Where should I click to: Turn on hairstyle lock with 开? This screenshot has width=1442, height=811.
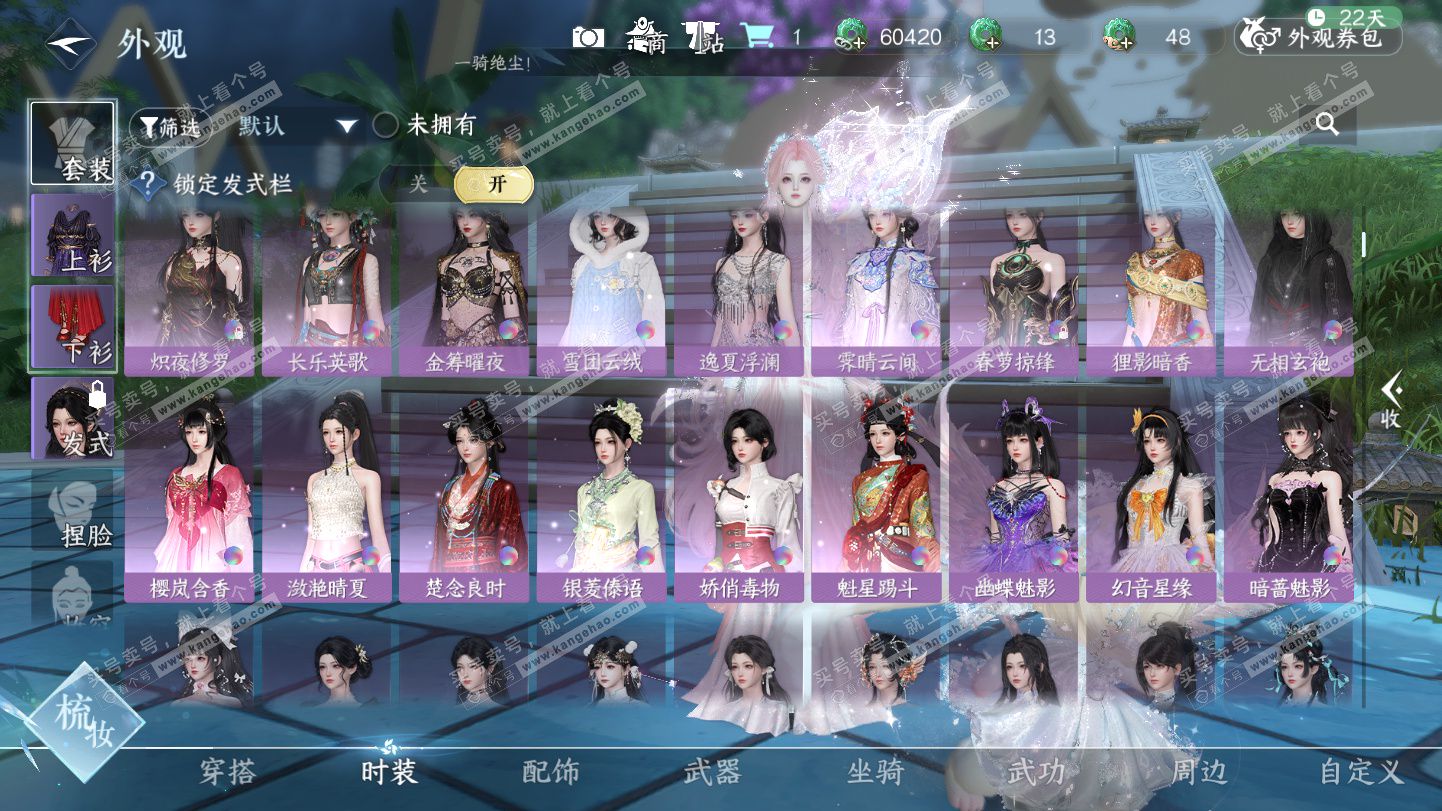[x=494, y=184]
